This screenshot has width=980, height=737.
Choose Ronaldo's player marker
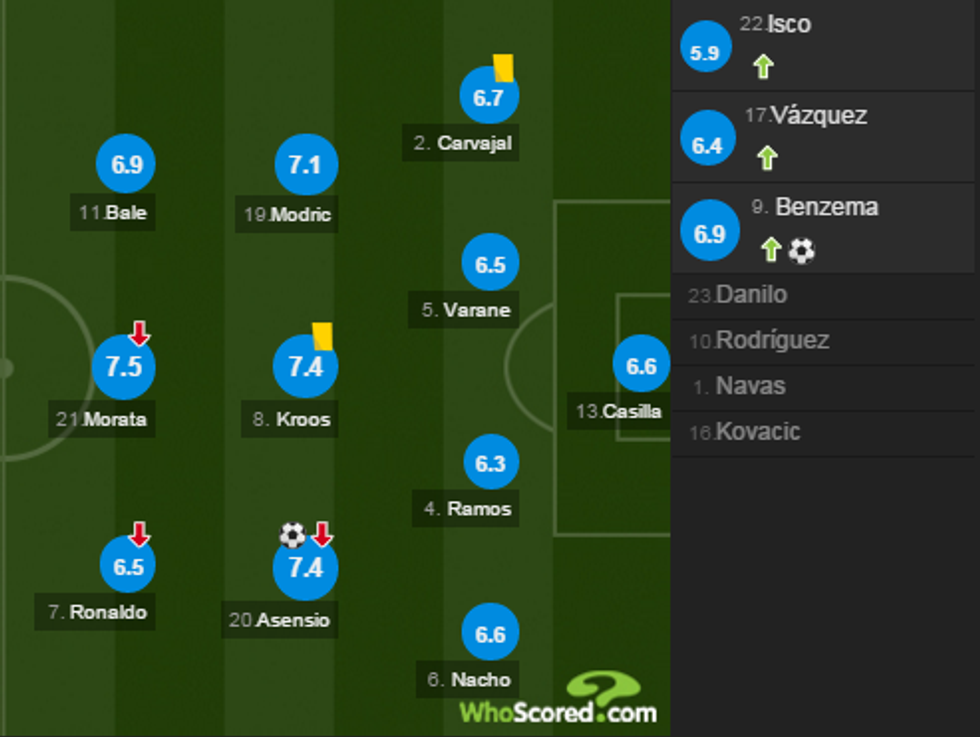pyautogui.click(x=128, y=566)
